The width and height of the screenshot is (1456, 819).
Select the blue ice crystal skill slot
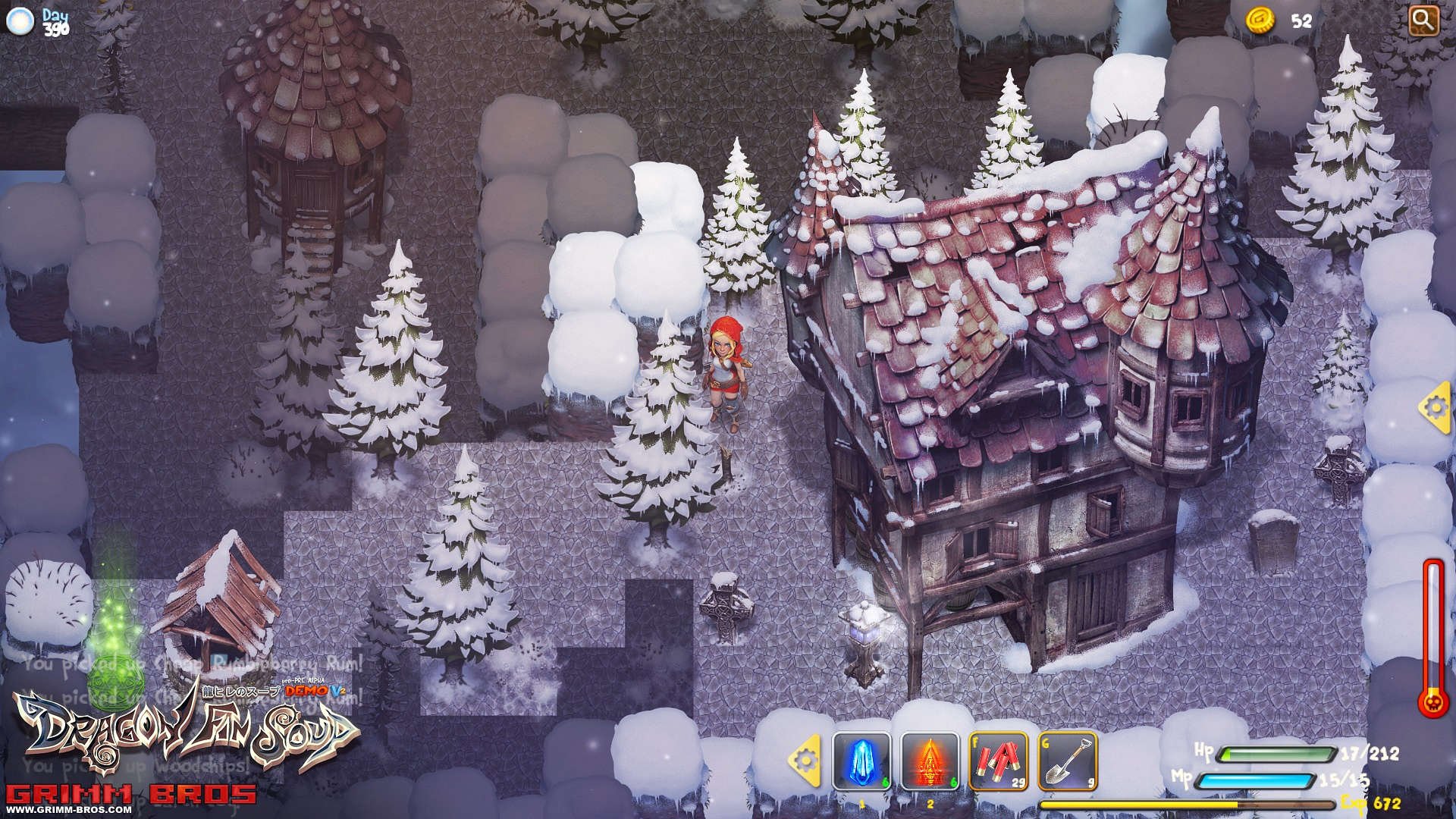(x=861, y=761)
